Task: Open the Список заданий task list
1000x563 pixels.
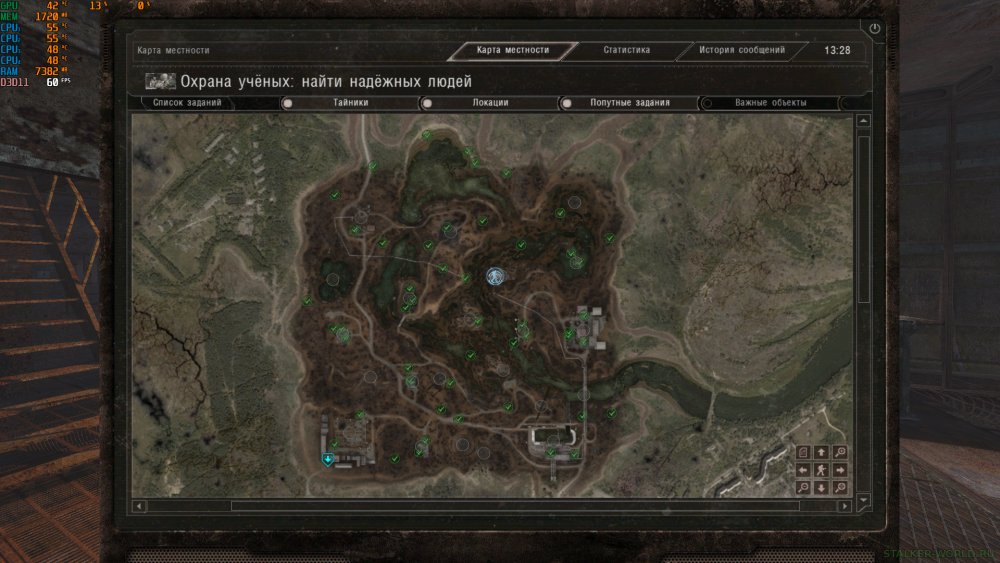Action: tap(187, 102)
